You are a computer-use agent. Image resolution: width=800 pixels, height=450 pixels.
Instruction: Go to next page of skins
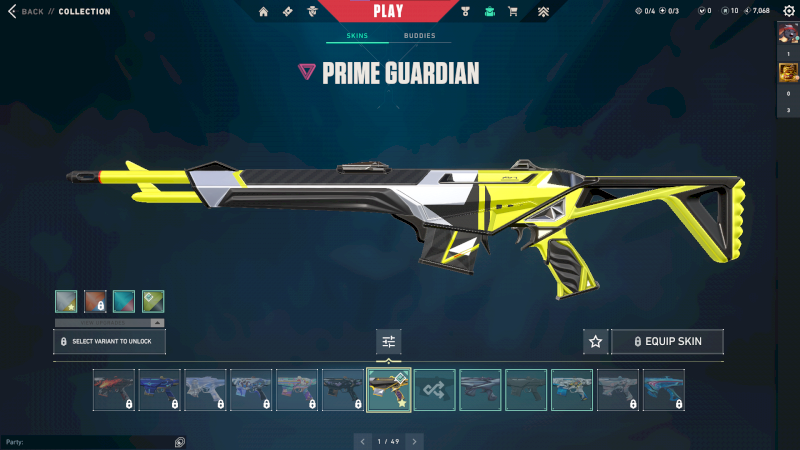[415, 441]
